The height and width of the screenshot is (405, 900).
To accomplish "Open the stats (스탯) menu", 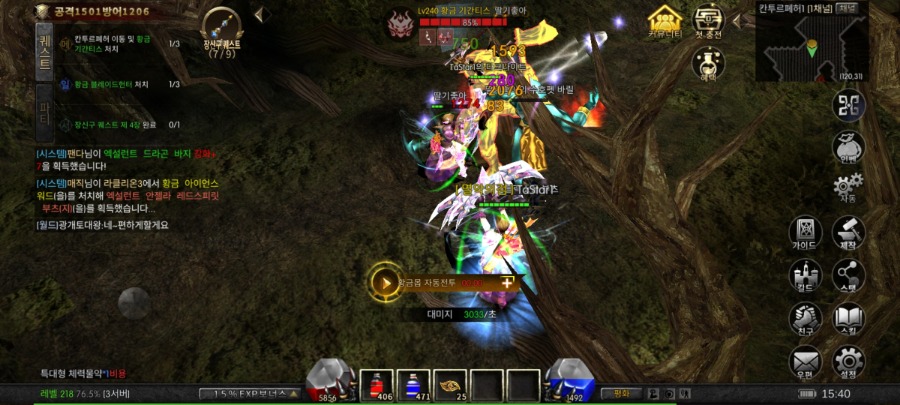I will [x=848, y=276].
